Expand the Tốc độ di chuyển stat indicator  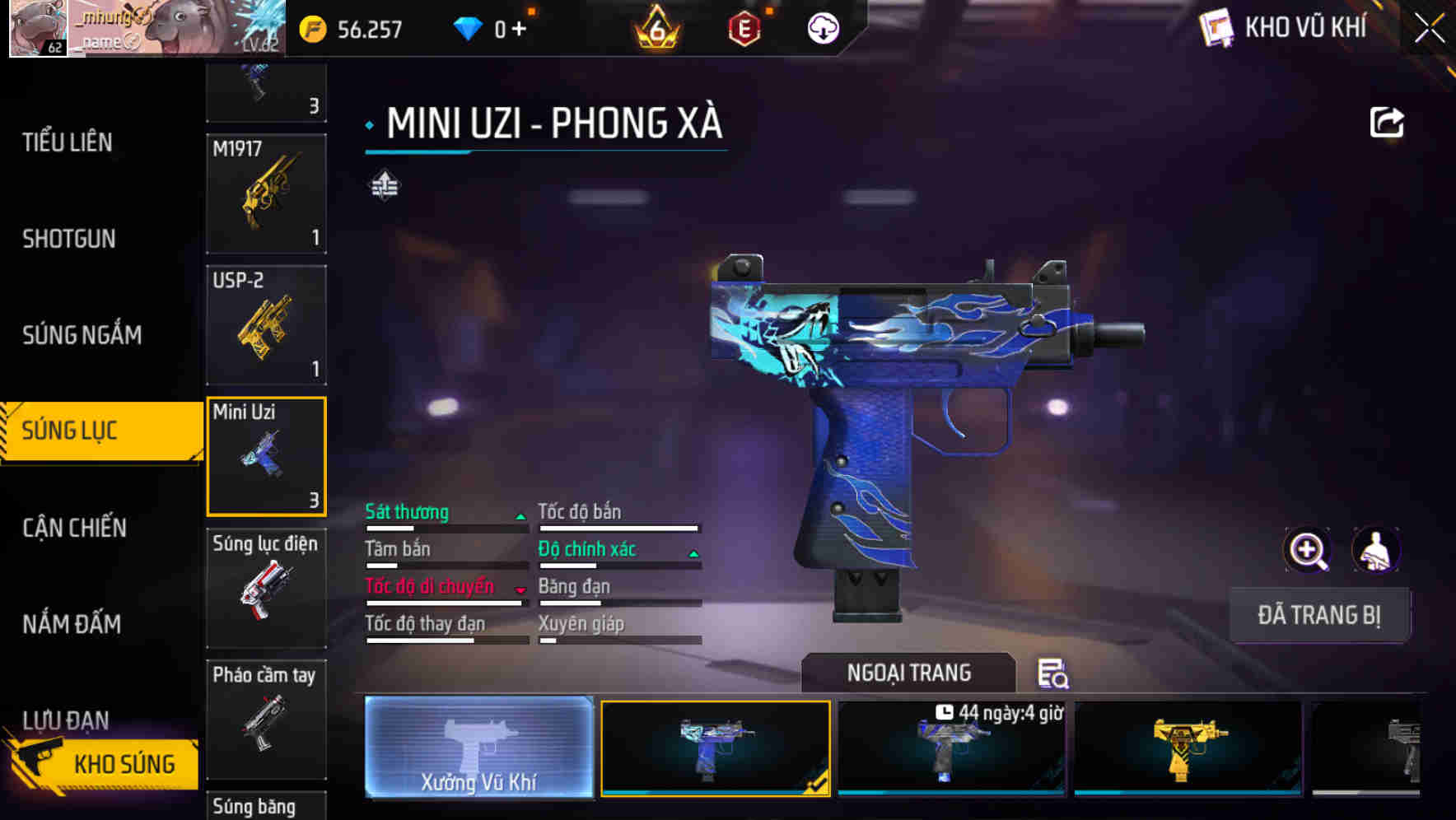tap(520, 588)
